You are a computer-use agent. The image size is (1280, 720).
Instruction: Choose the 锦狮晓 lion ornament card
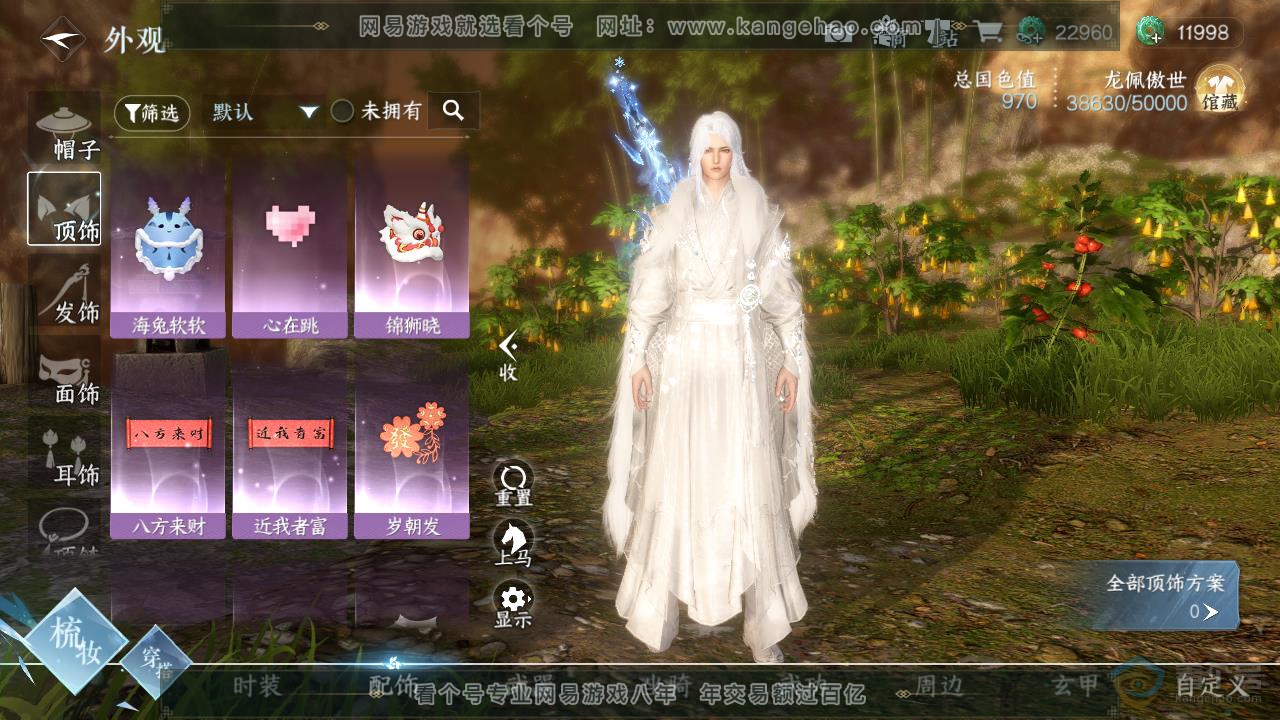pos(412,247)
